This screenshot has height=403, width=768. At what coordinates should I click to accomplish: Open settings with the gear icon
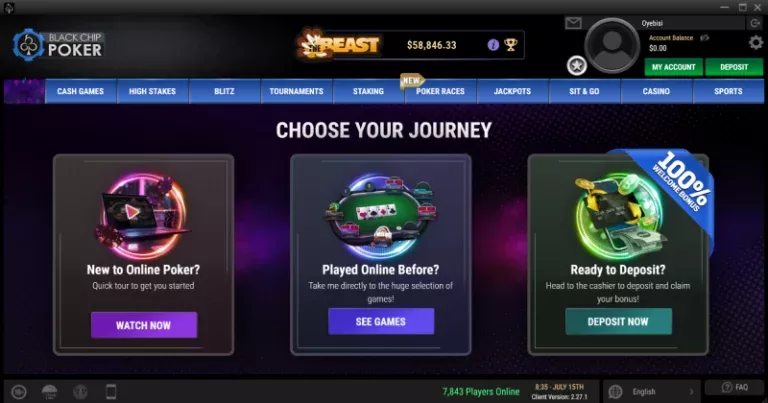pos(756,42)
